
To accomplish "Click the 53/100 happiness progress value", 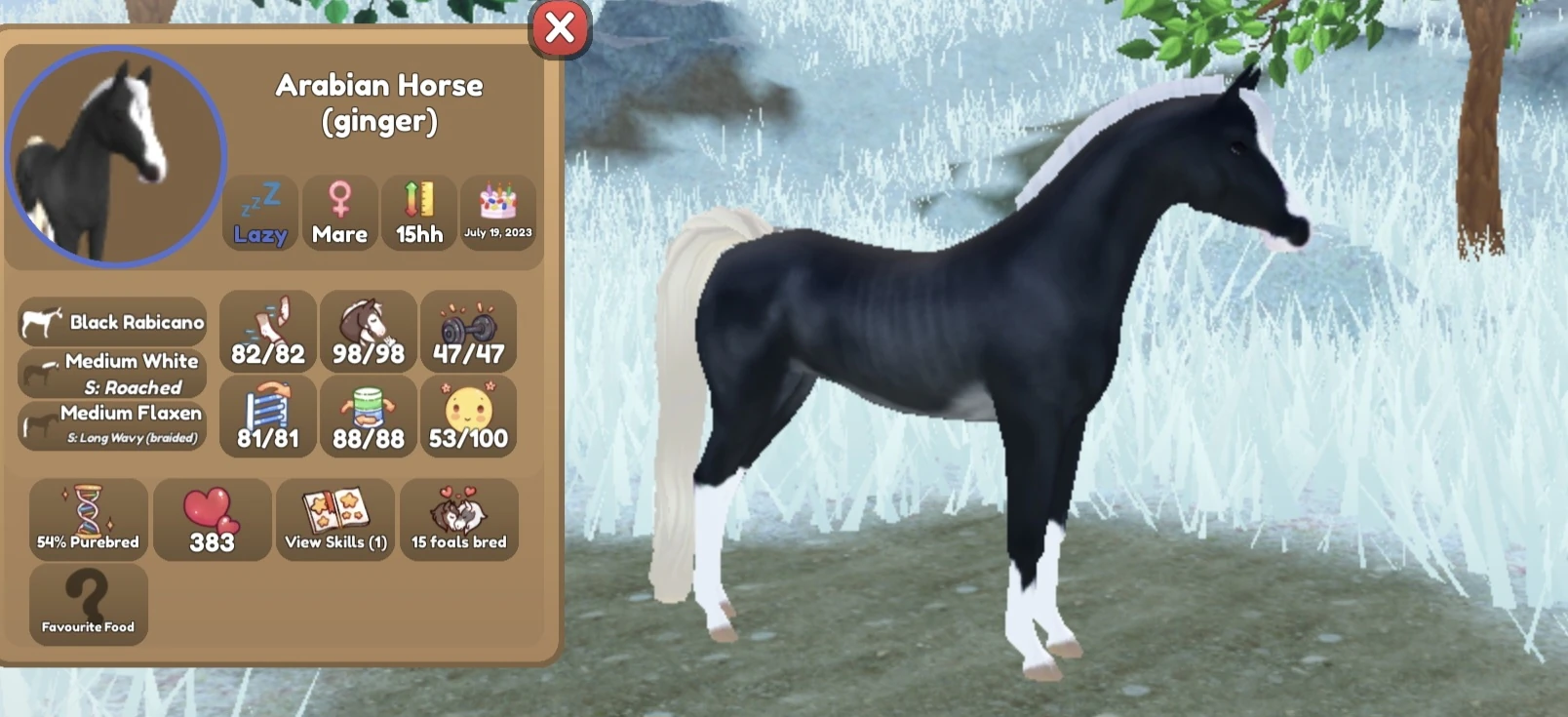I will [468, 440].
